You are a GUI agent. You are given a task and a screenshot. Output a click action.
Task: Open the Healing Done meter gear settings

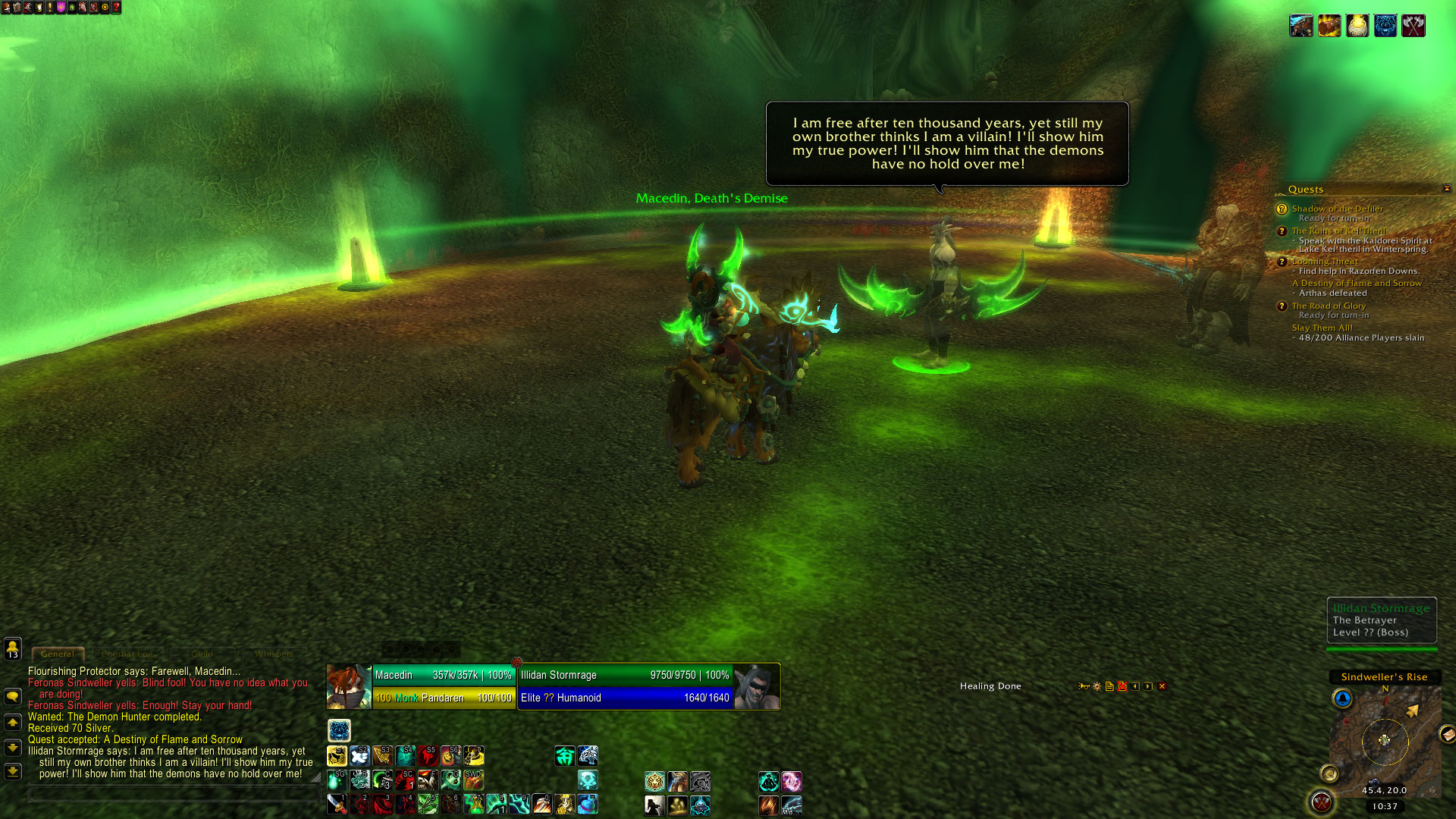click(1097, 686)
